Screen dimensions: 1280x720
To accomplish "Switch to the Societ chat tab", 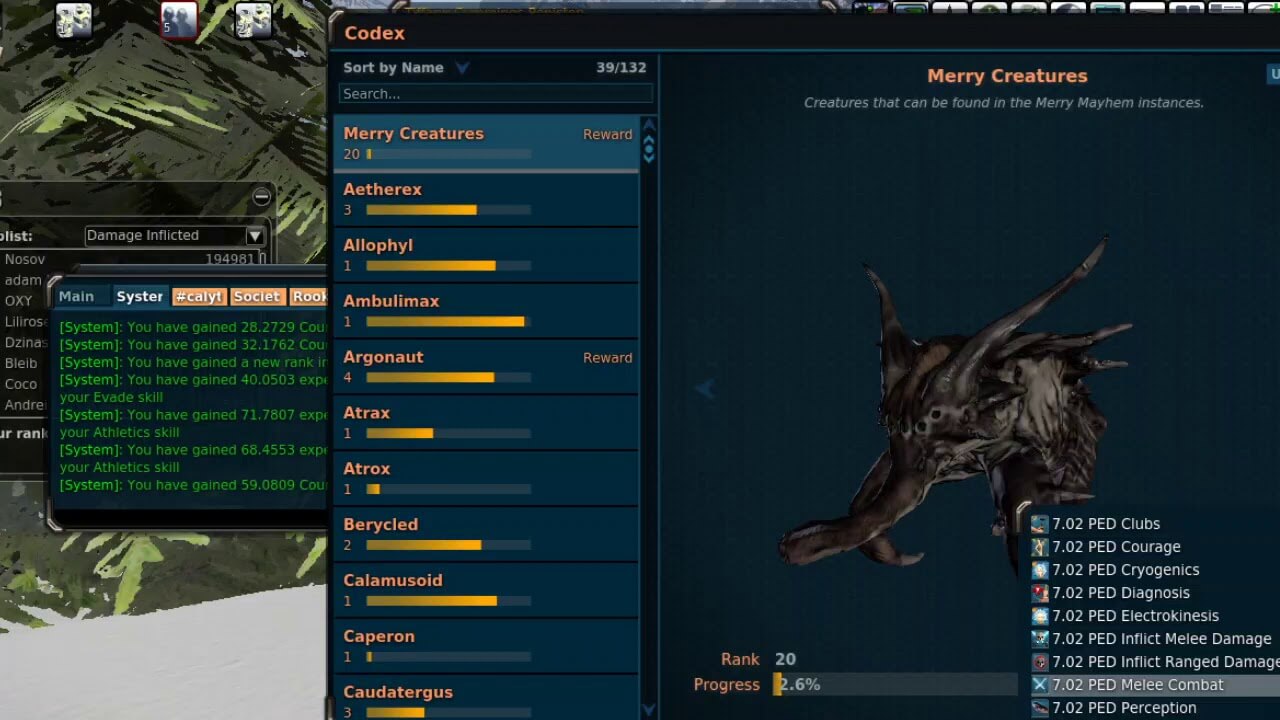I will (x=257, y=297).
